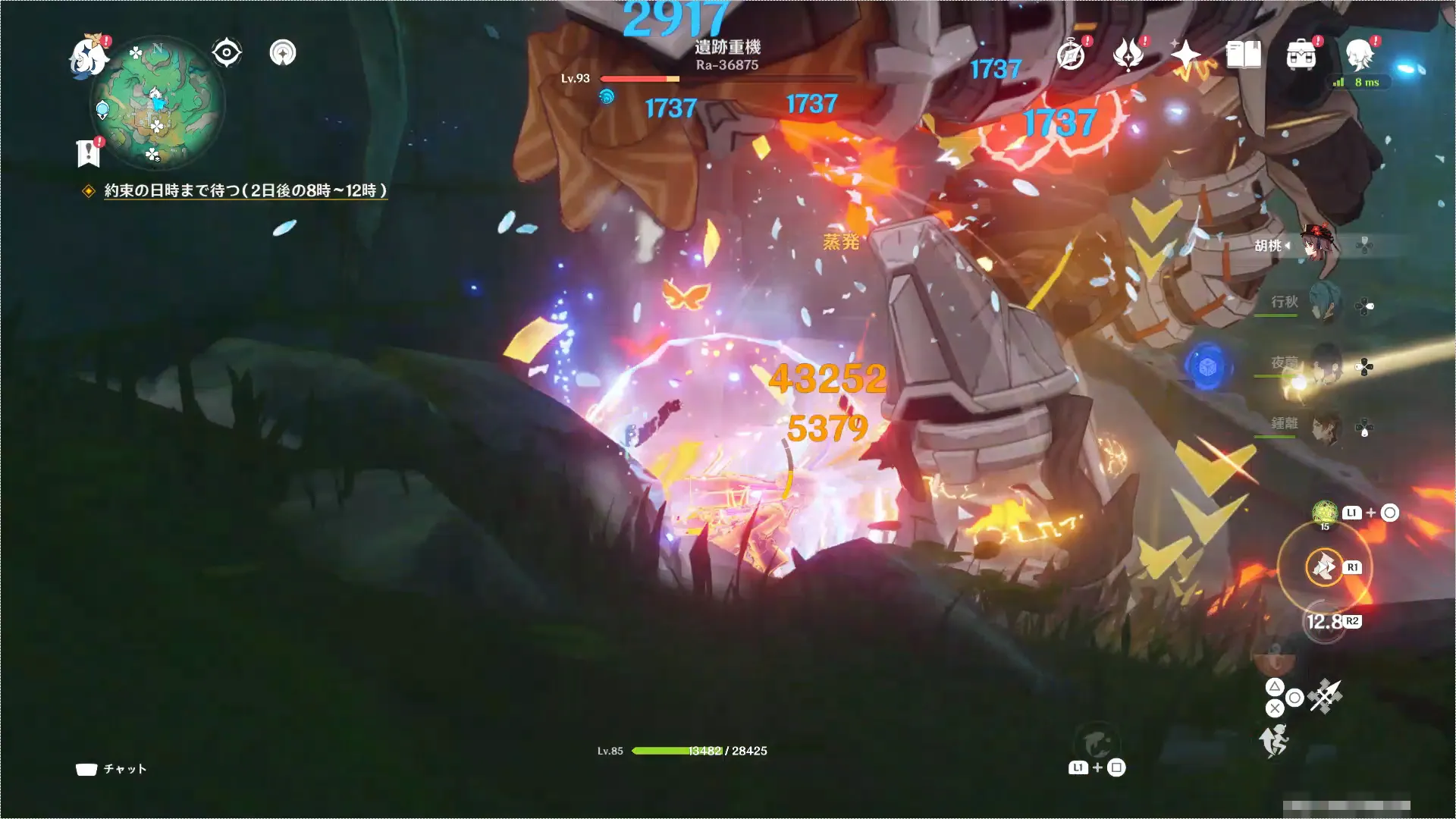The width and height of the screenshot is (1456, 819).
Task: Open the Paimon menu
Action: (x=89, y=56)
